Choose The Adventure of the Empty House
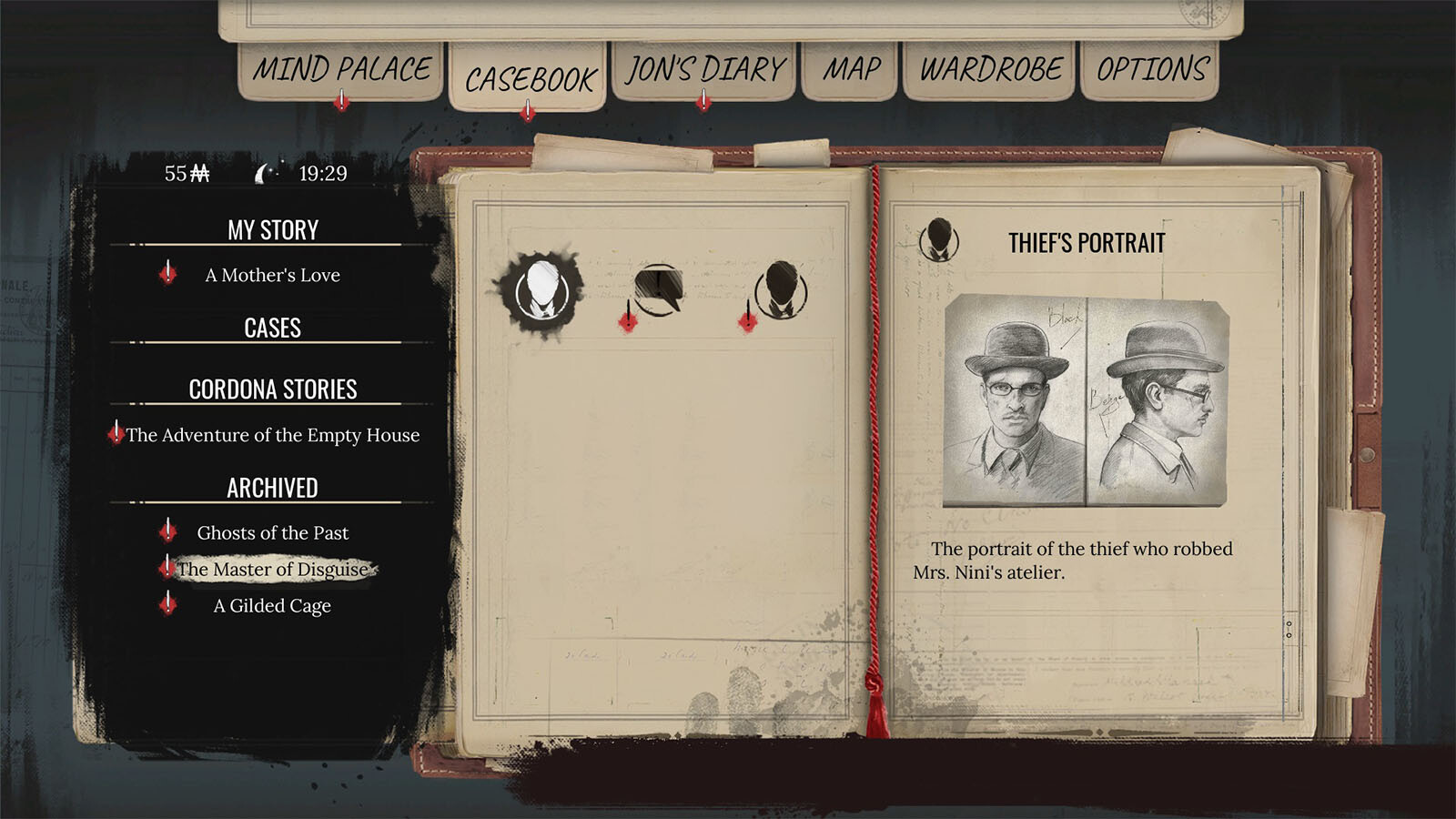The height and width of the screenshot is (819, 1456). pyautogui.click(x=273, y=435)
